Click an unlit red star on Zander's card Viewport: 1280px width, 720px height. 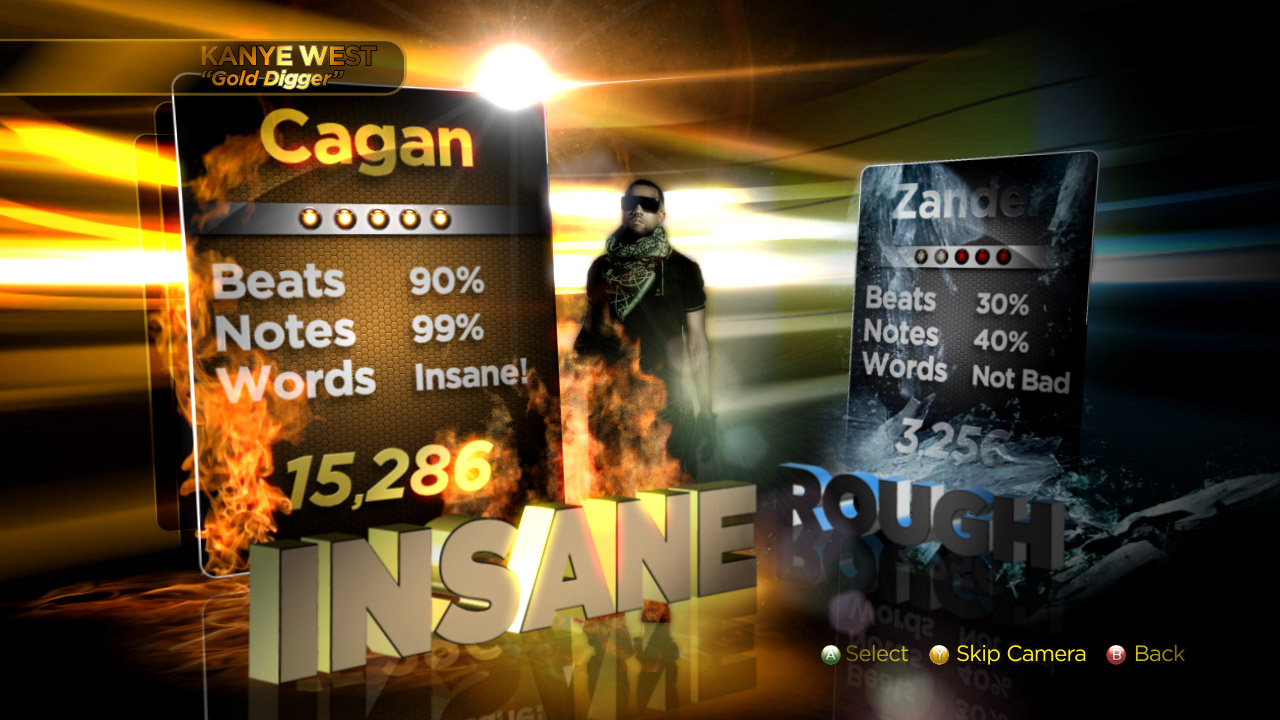(982, 256)
